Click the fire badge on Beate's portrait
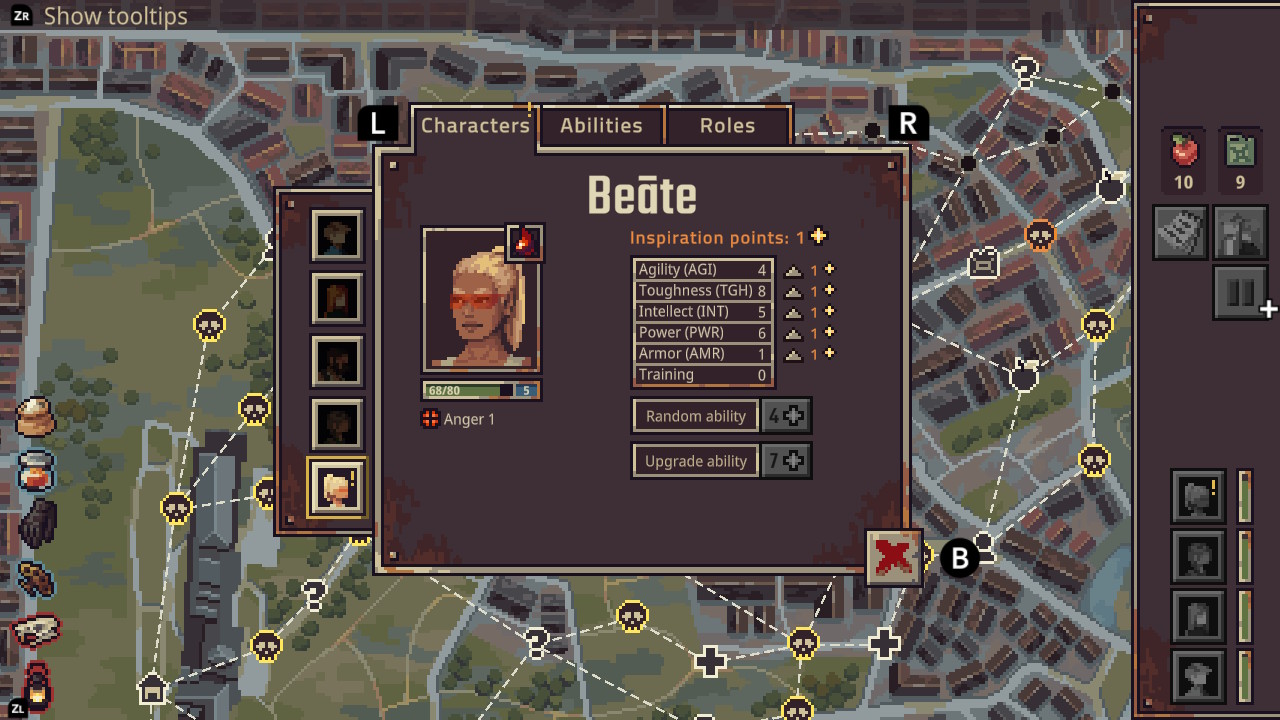The height and width of the screenshot is (720, 1280). (527, 242)
